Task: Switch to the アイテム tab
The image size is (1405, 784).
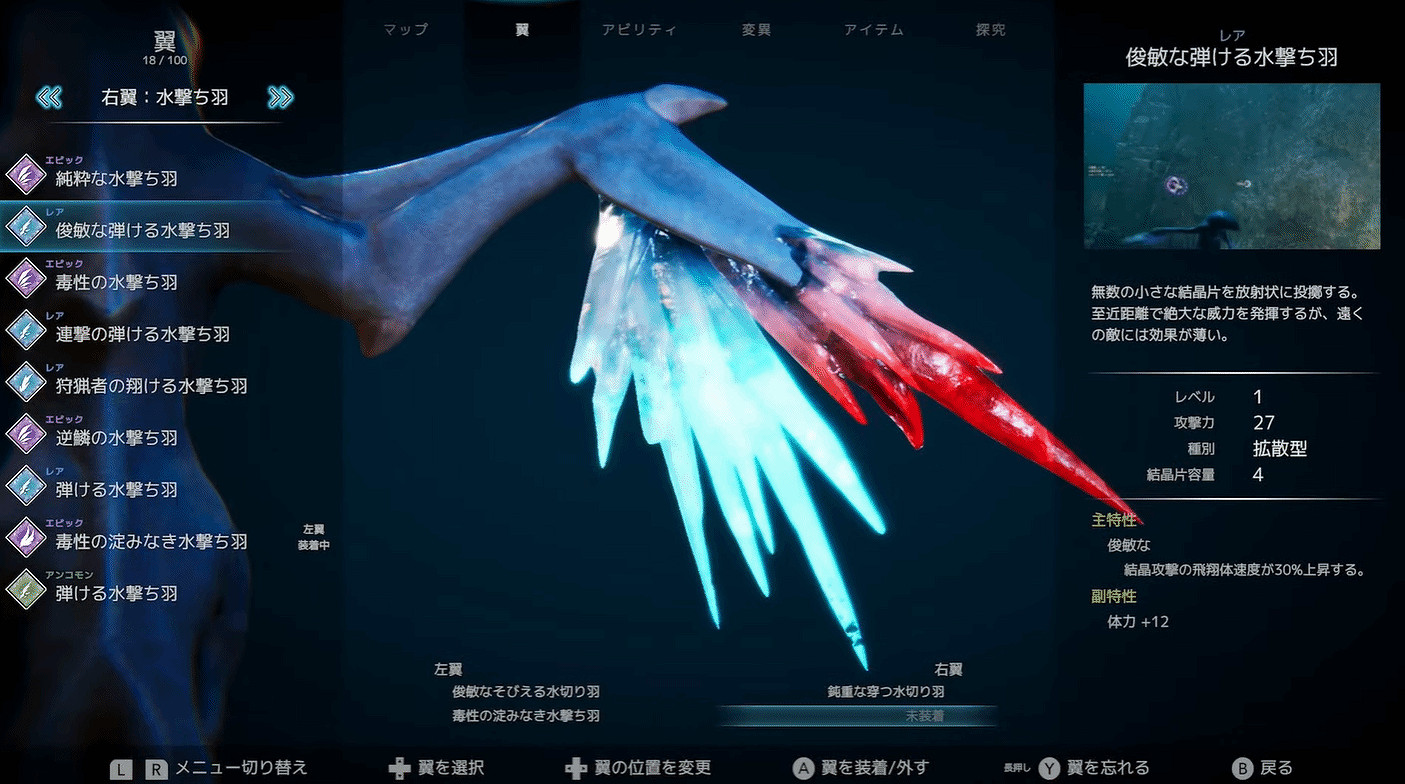Action: click(x=873, y=29)
